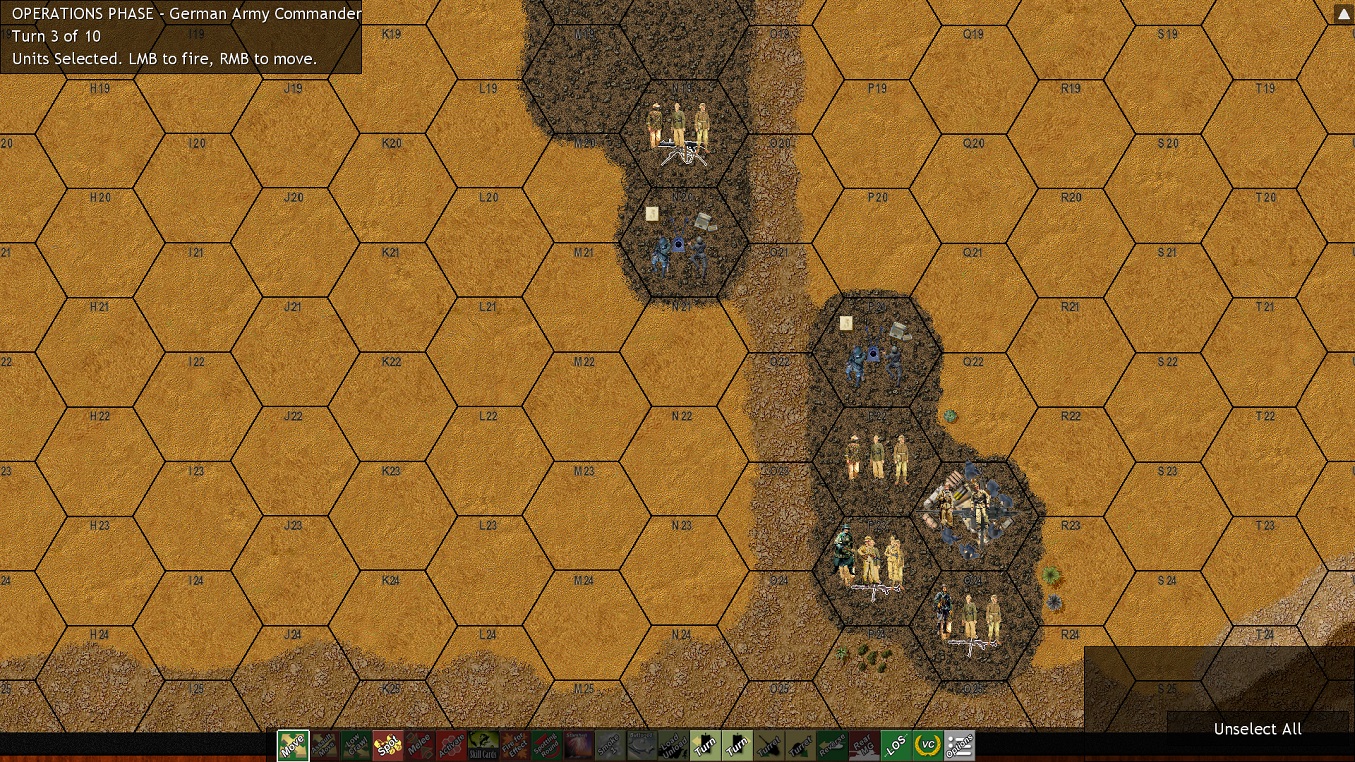Select the Assault Move icon
This screenshot has height=762, width=1355.
(x=325, y=746)
